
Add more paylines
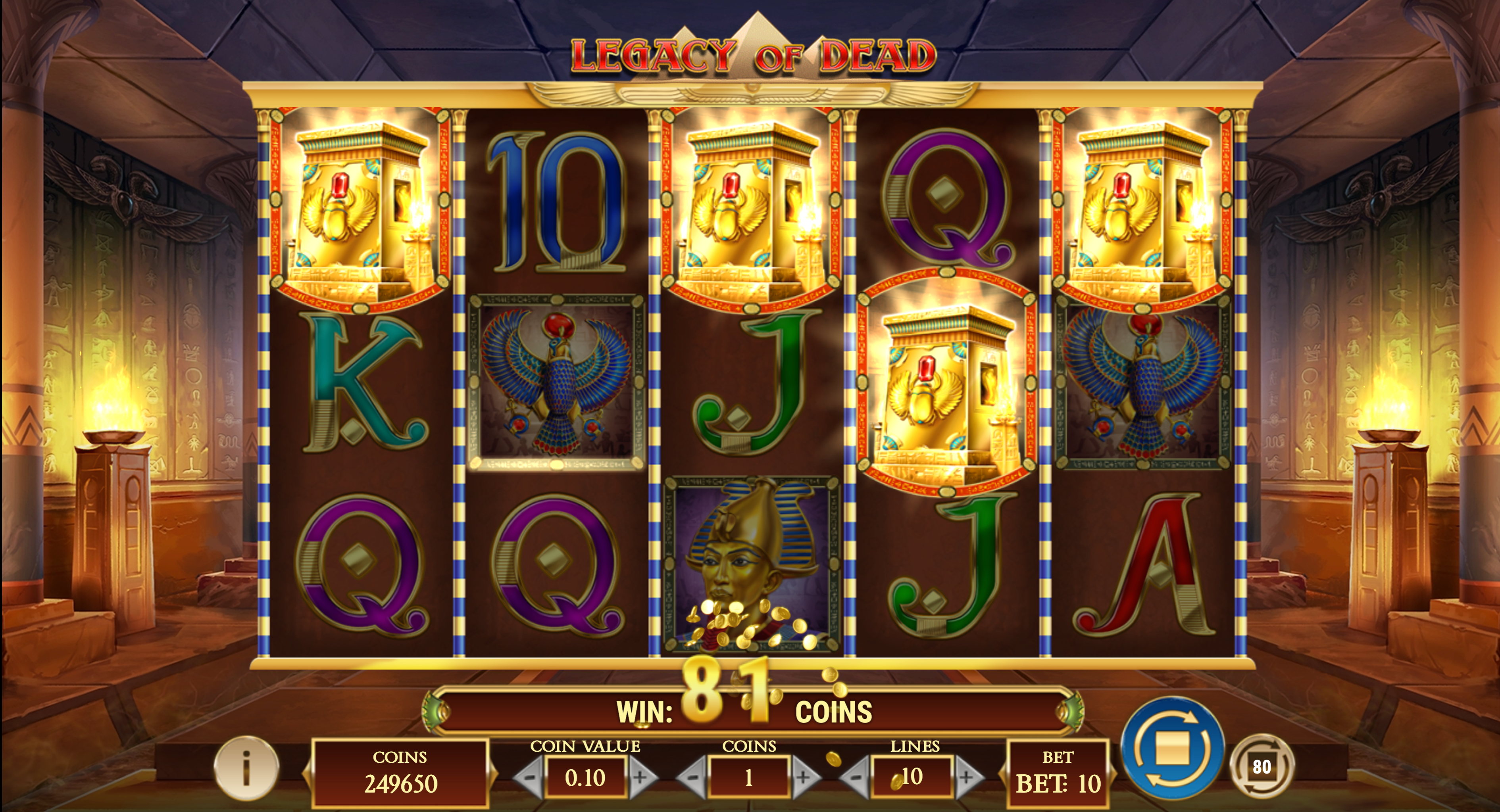tap(967, 777)
